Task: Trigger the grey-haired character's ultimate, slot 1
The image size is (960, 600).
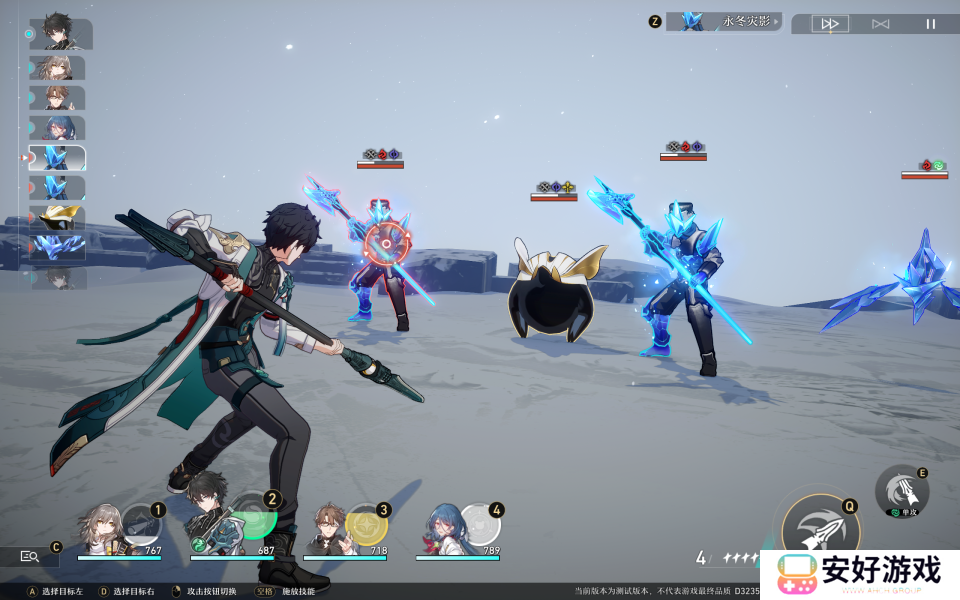Action: (140, 524)
